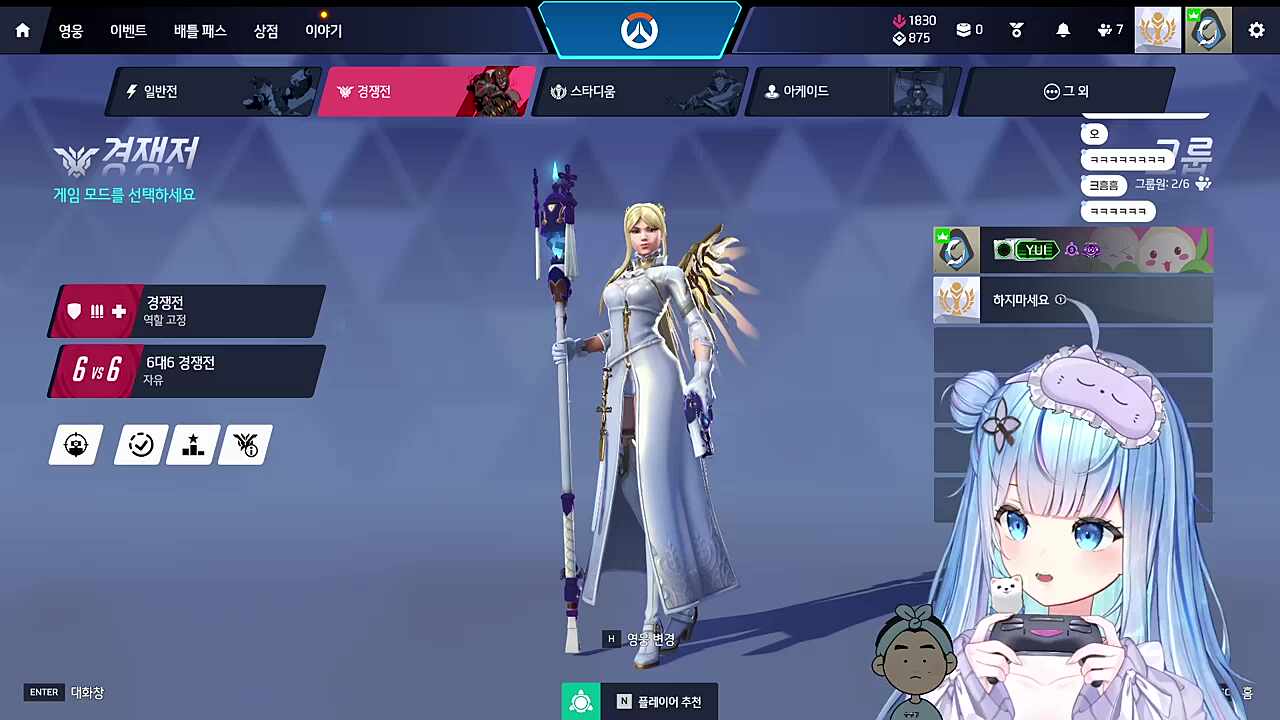Select 경쟁전 역할 고정 mode card
This screenshot has height=720, width=1280.
coord(185,310)
